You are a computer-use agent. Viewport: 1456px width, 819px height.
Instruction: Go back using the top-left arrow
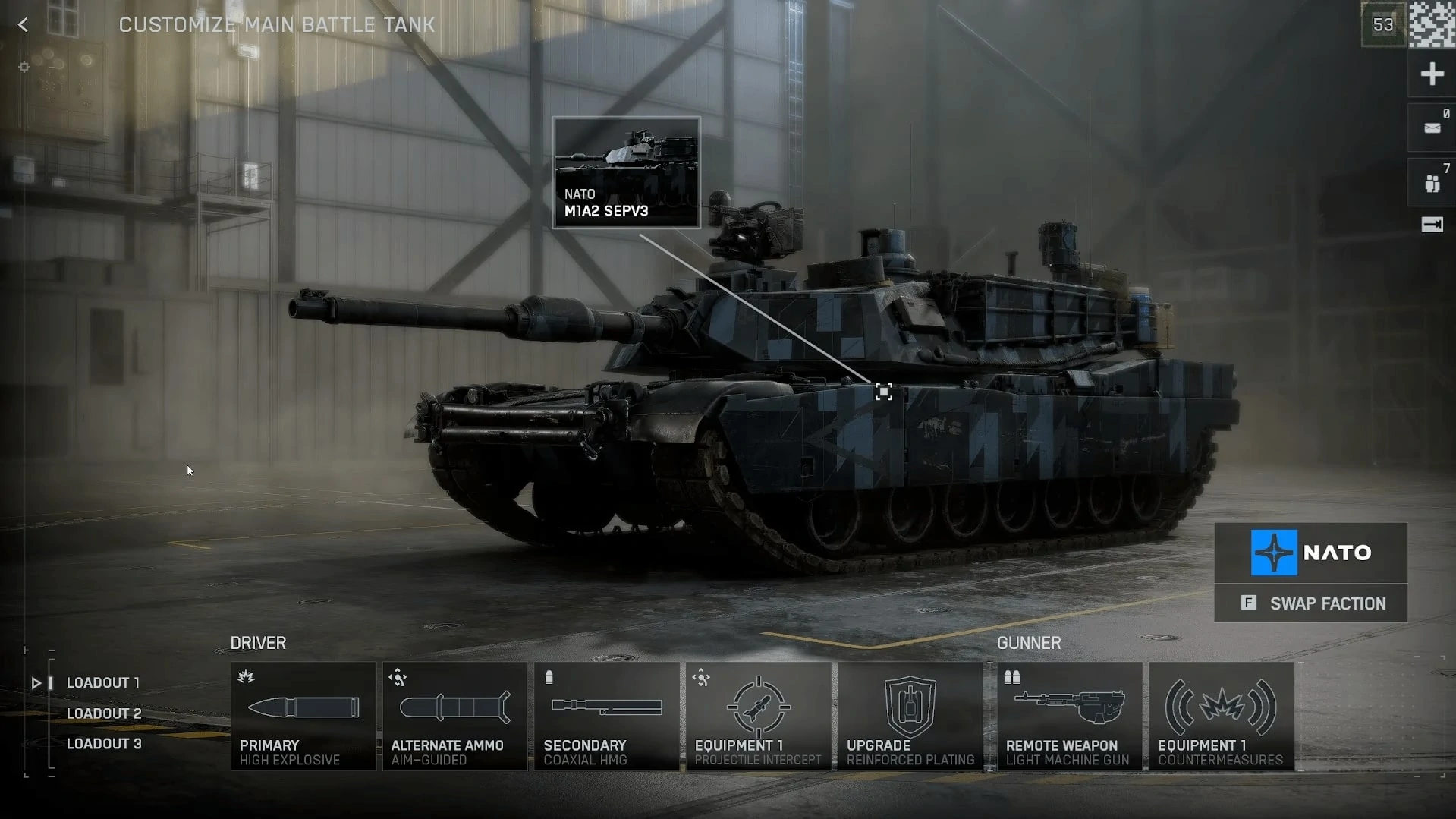click(23, 25)
